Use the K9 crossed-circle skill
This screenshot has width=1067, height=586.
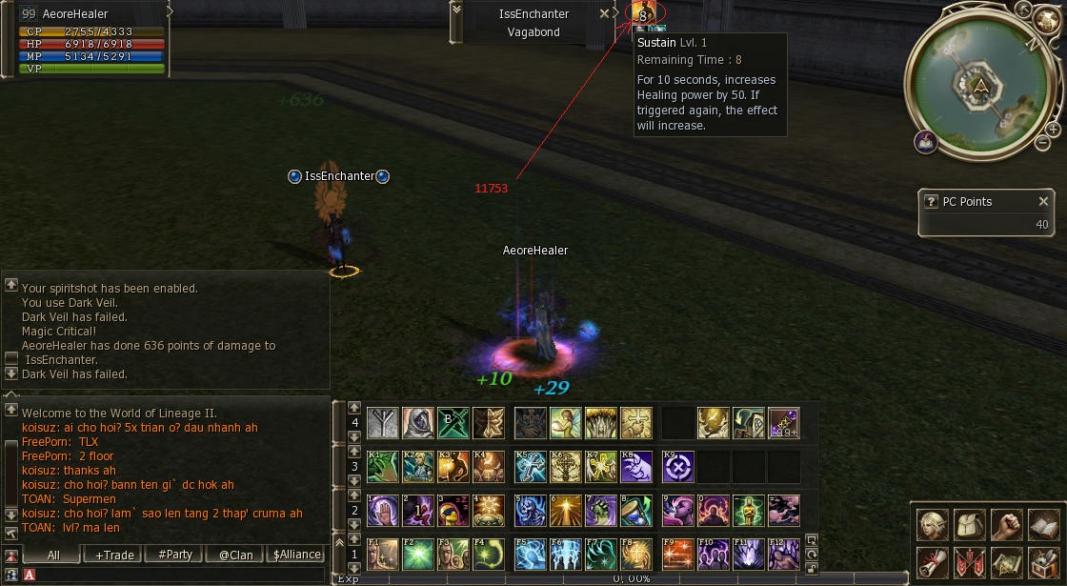coord(678,467)
